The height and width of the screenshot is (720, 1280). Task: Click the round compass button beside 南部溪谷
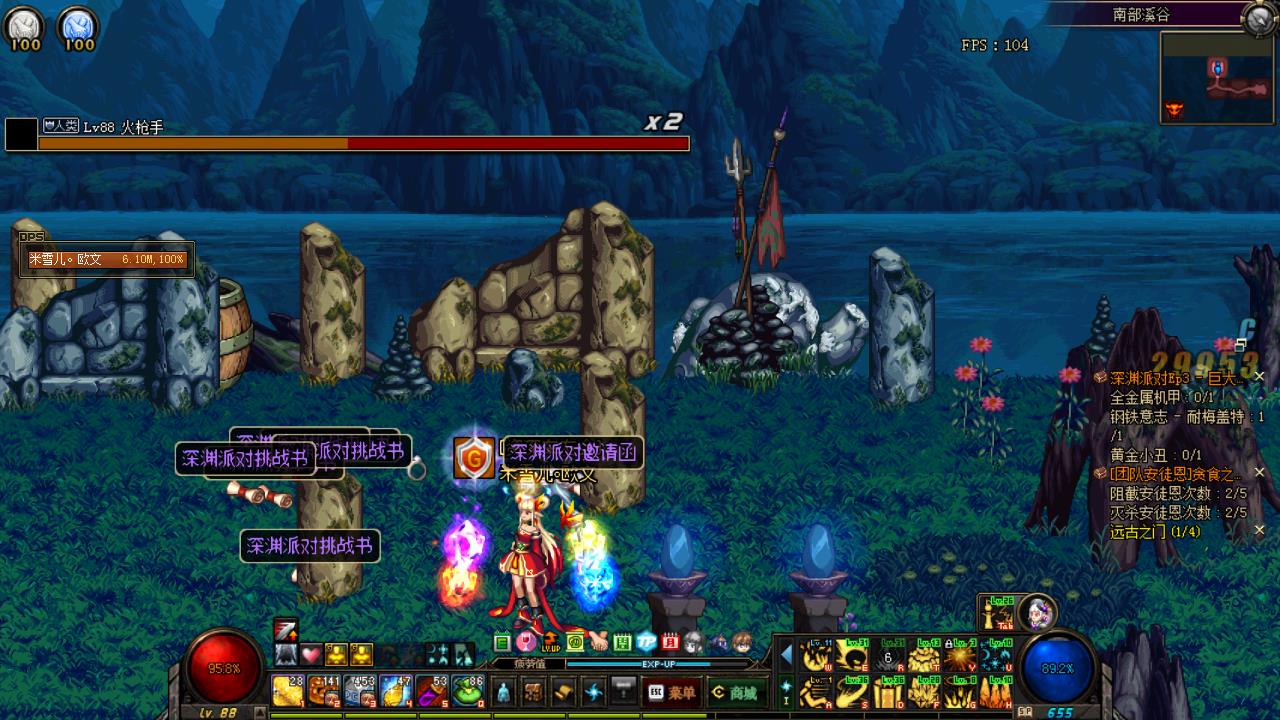click(1257, 17)
